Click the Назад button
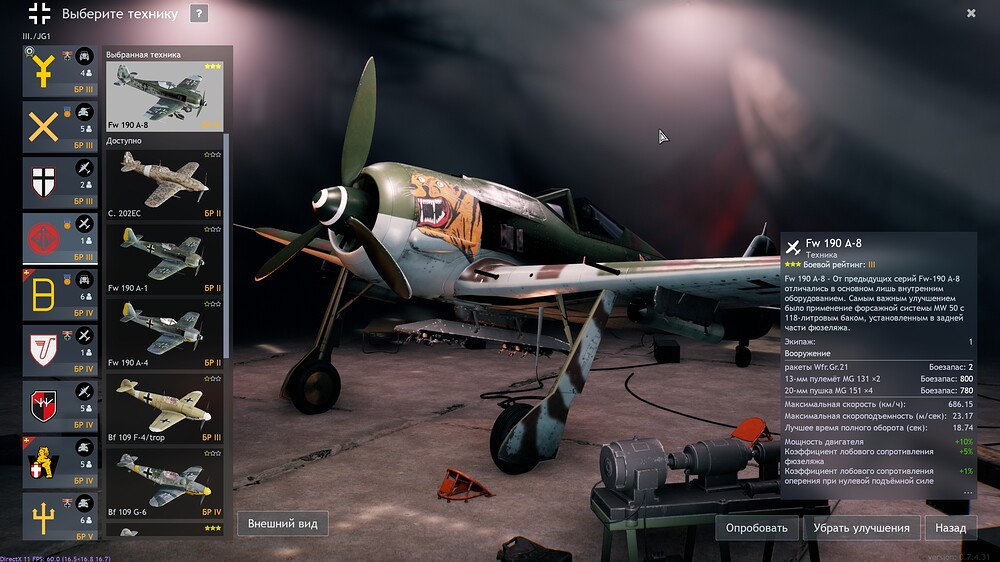Image resolution: width=1000 pixels, height=562 pixels. [950, 528]
